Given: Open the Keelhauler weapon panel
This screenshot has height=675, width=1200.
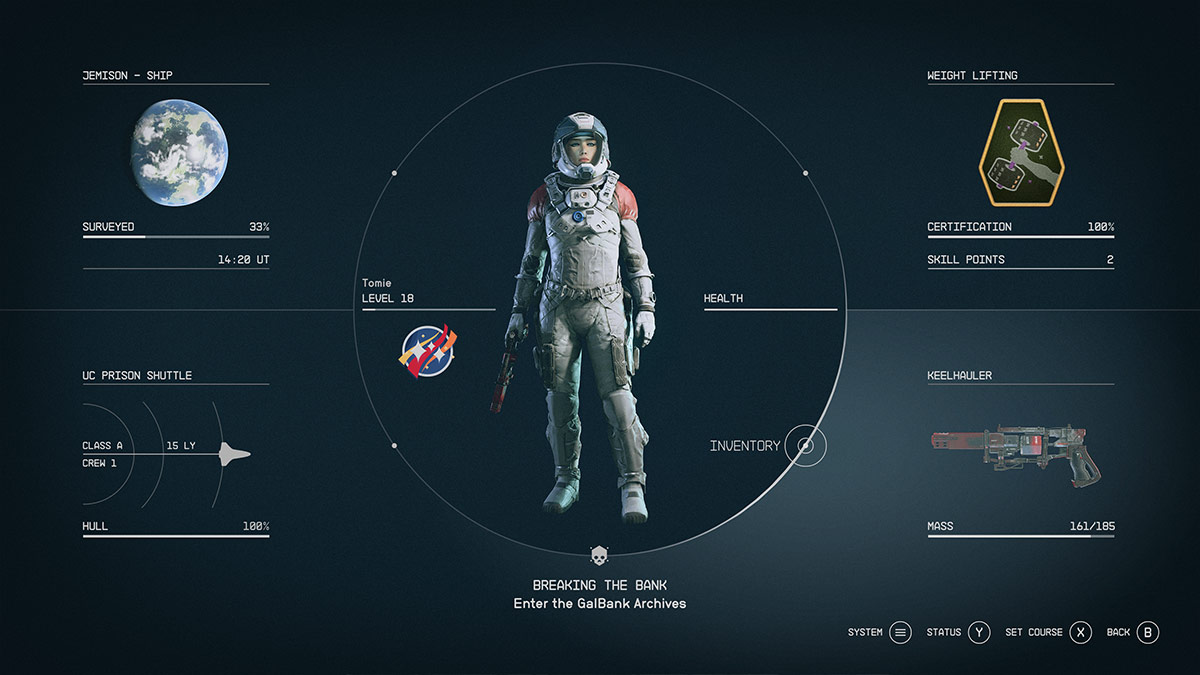Looking at the screenshot, I should point(1020,454).
